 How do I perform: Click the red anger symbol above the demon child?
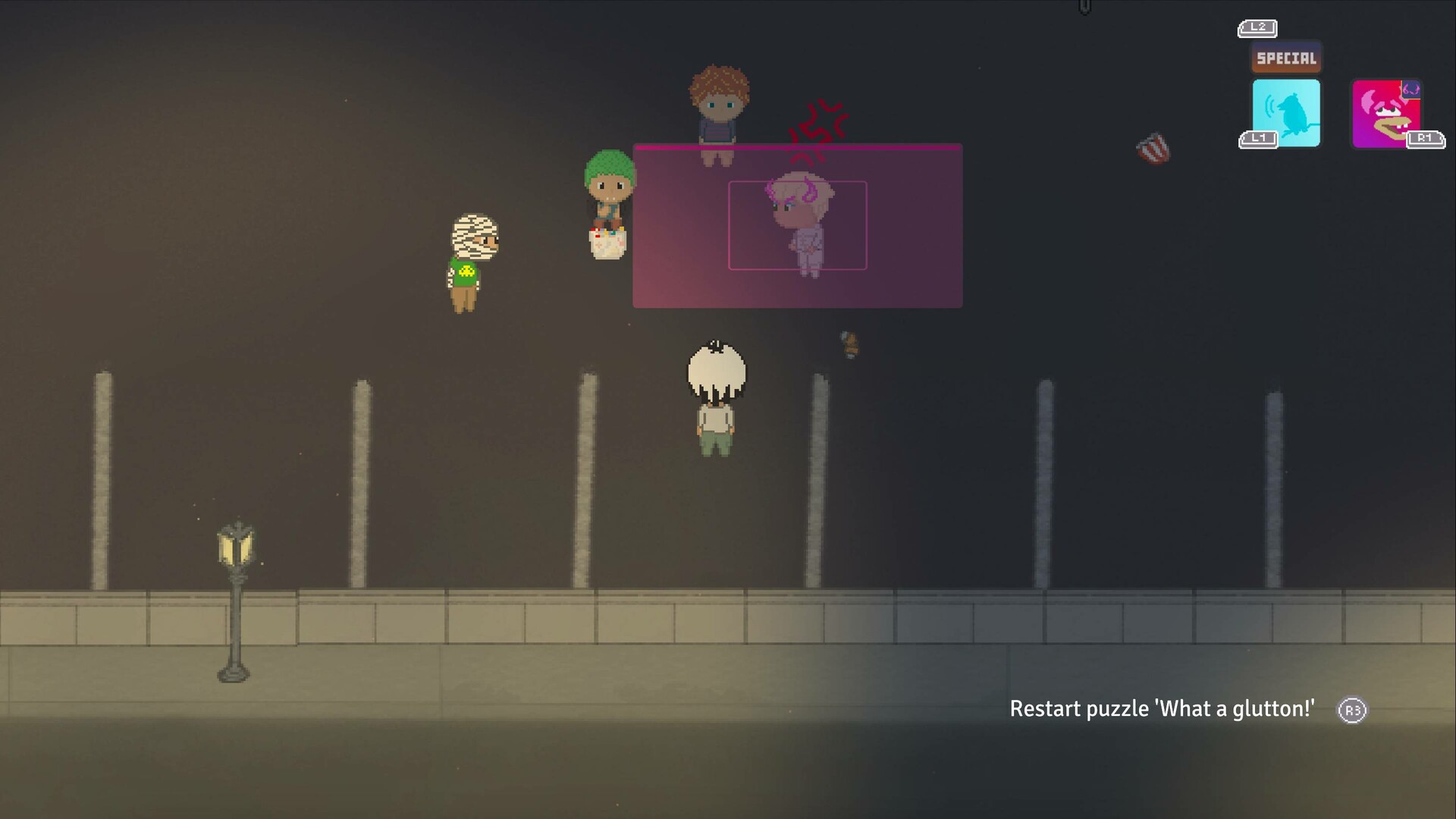tap(819, 121)
